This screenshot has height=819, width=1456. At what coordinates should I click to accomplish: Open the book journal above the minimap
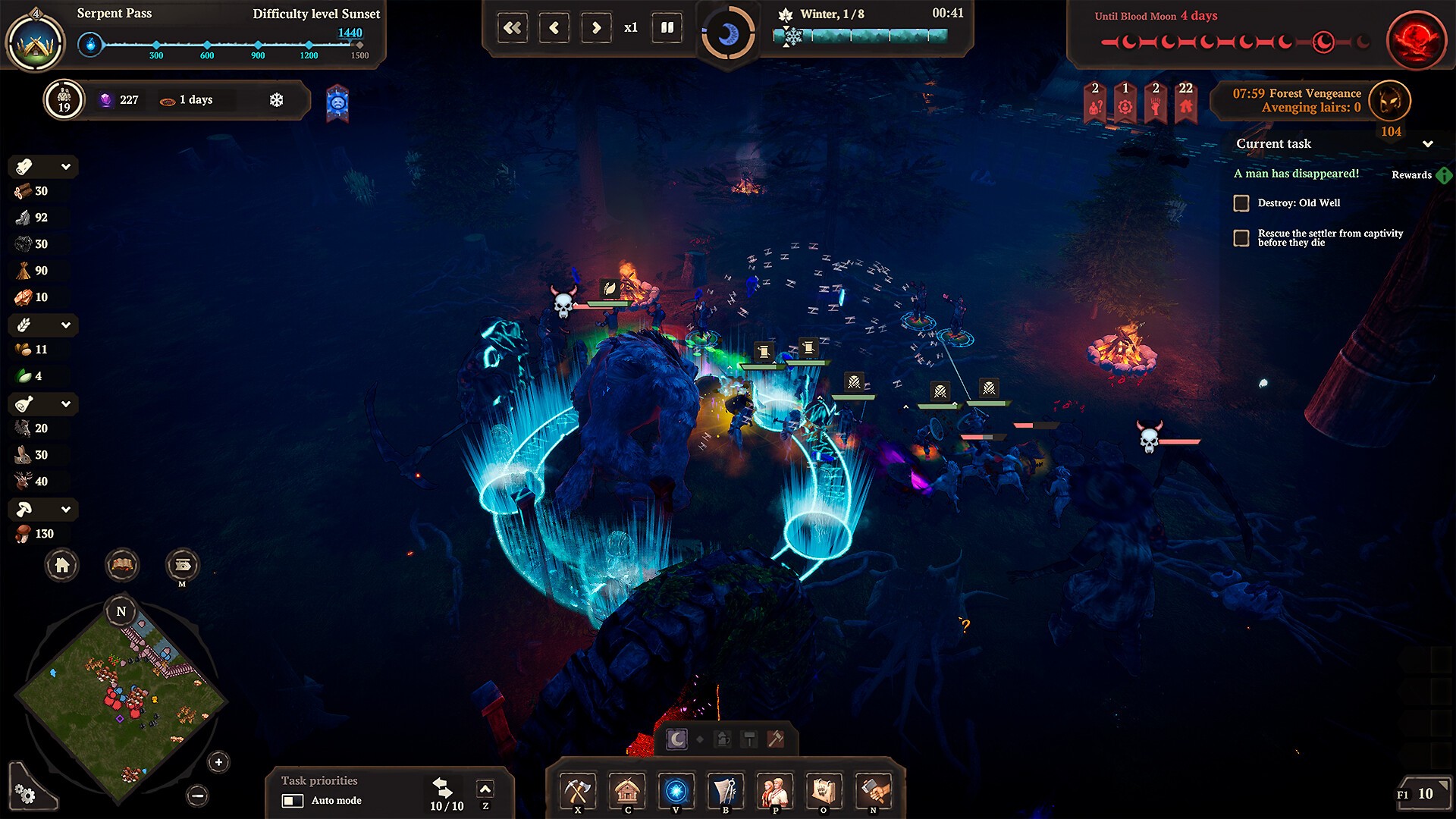[122, 565]
